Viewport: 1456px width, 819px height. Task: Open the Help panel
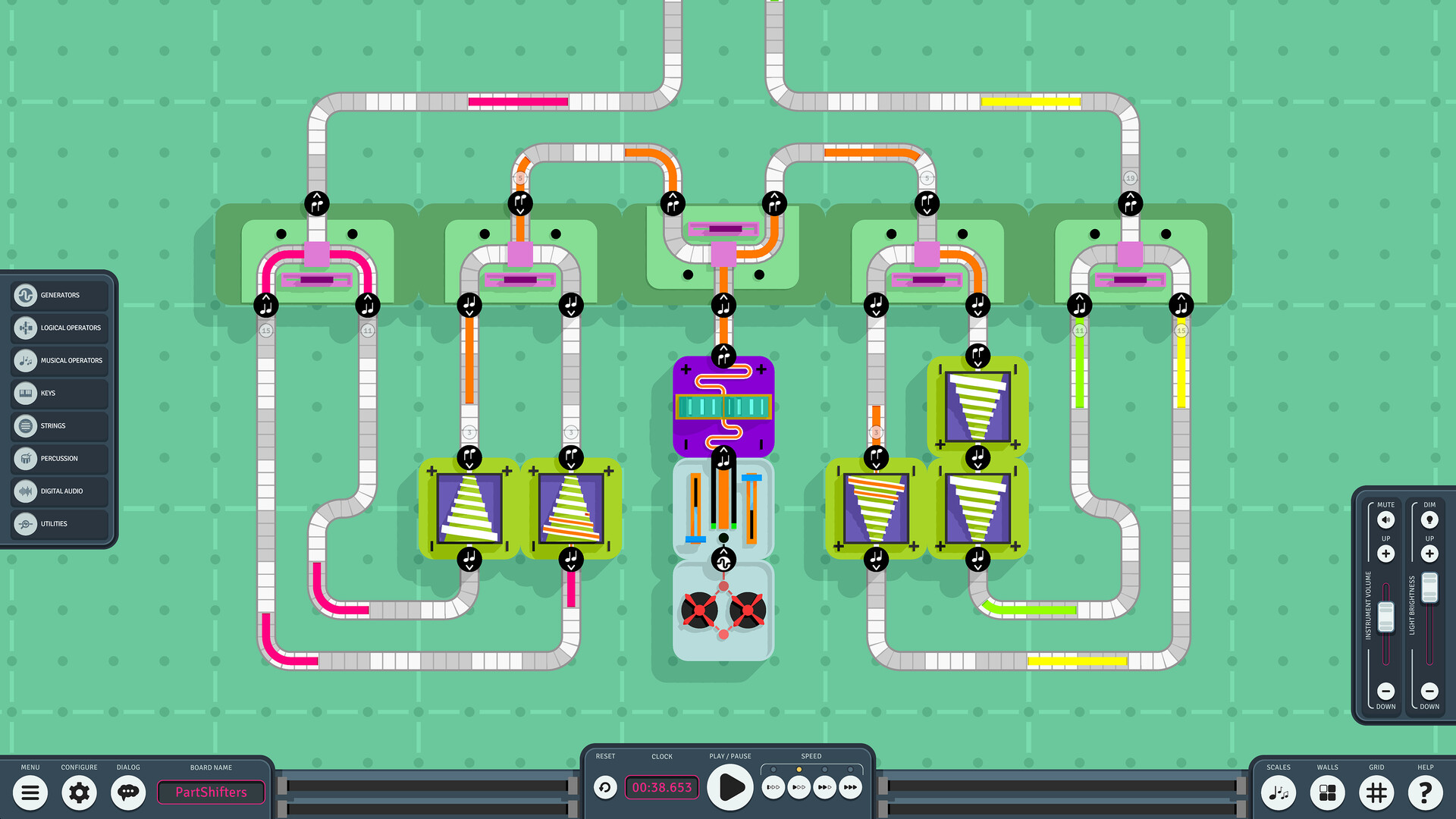tap(1426, 792)
